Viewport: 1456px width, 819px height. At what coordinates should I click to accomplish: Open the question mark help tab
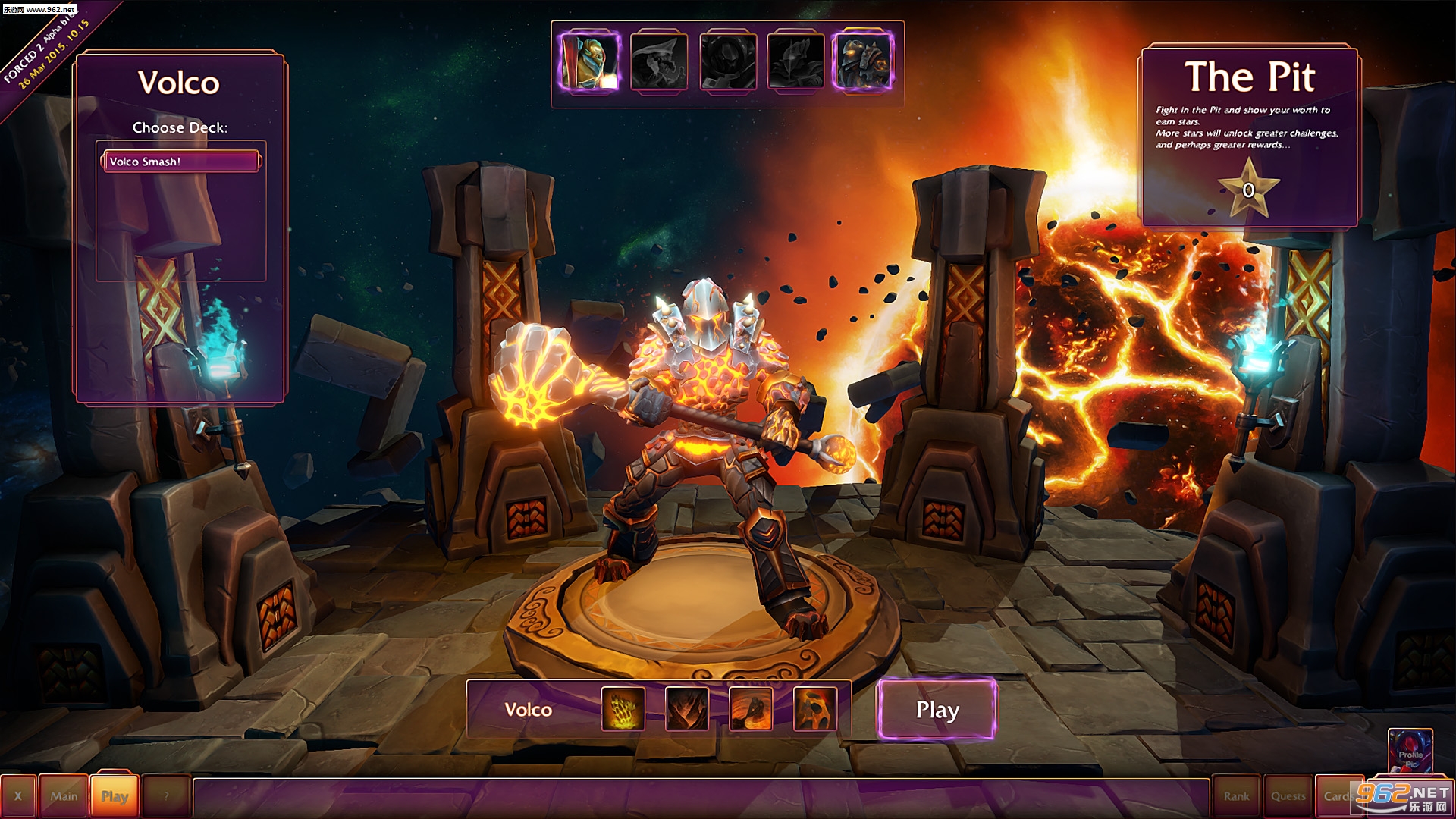coord(166,796)
